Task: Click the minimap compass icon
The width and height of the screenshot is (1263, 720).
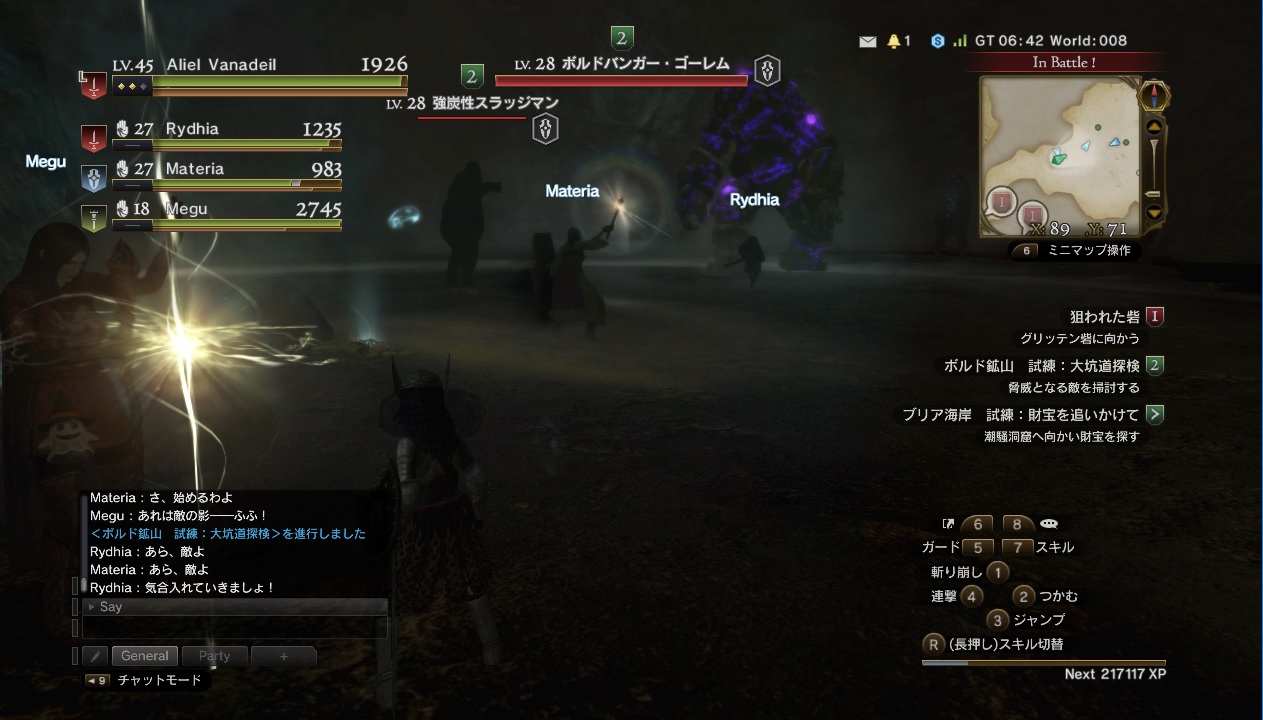Action: pos(1154,97)
